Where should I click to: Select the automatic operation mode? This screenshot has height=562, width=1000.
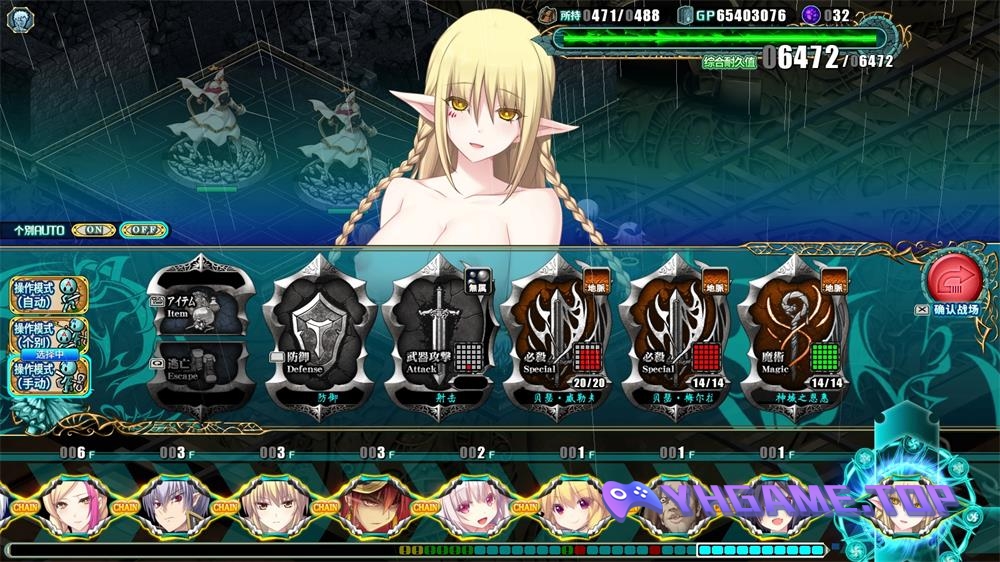[x=49, y=293]
